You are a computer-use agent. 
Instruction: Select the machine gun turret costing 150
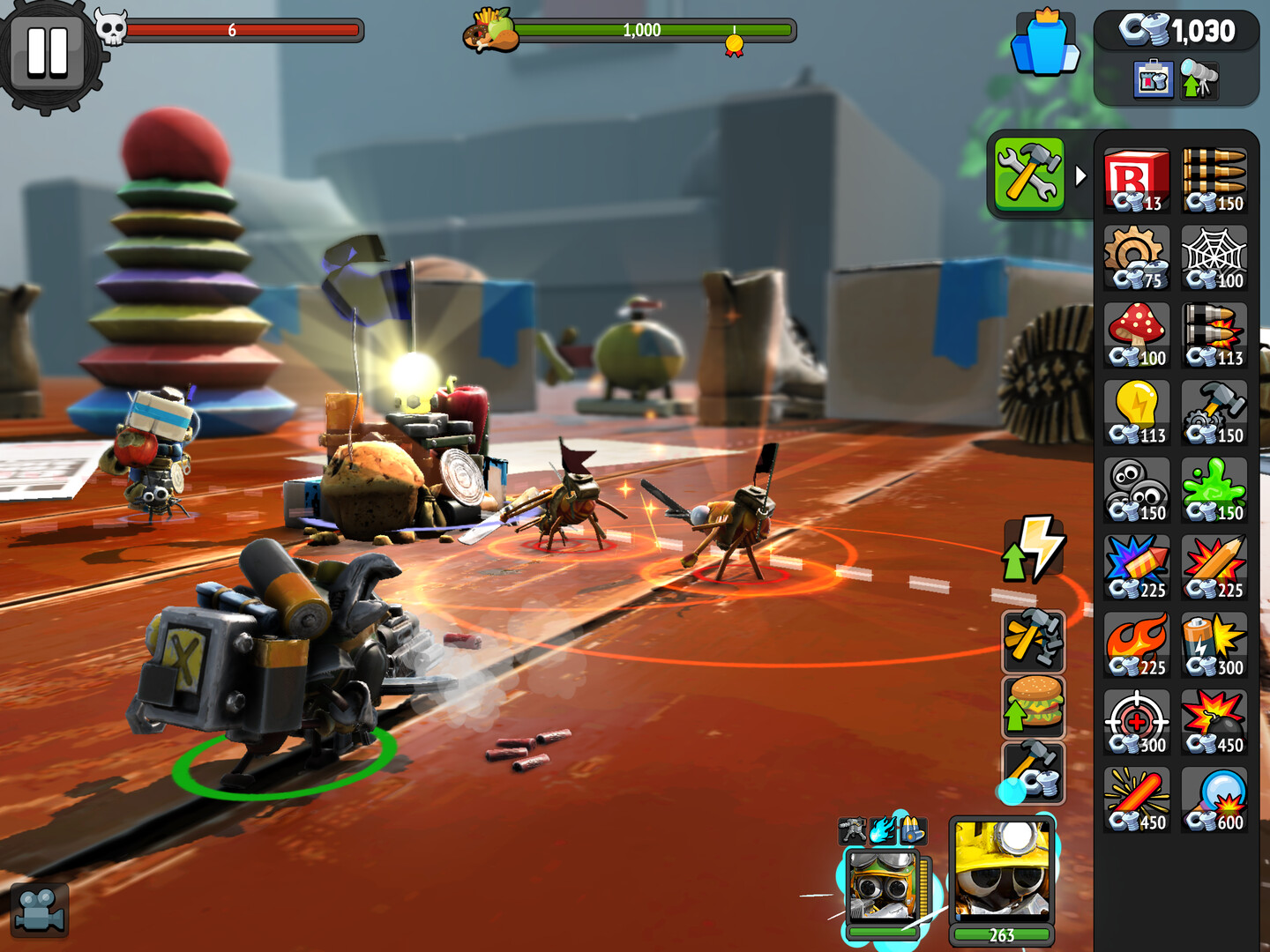click(x=1214, y=179)
